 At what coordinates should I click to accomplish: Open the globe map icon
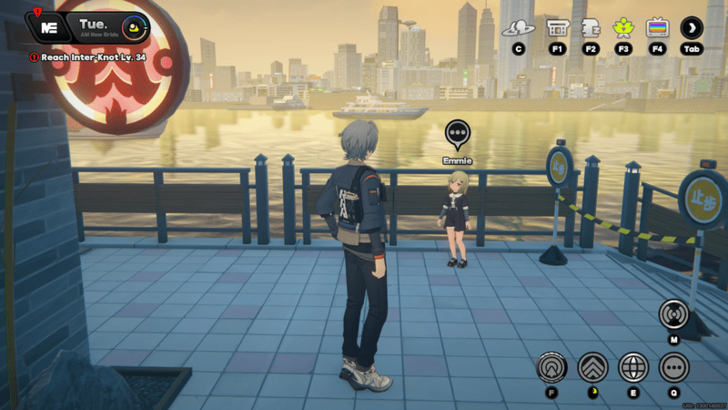pyautogui.click(x=633, y=367)
